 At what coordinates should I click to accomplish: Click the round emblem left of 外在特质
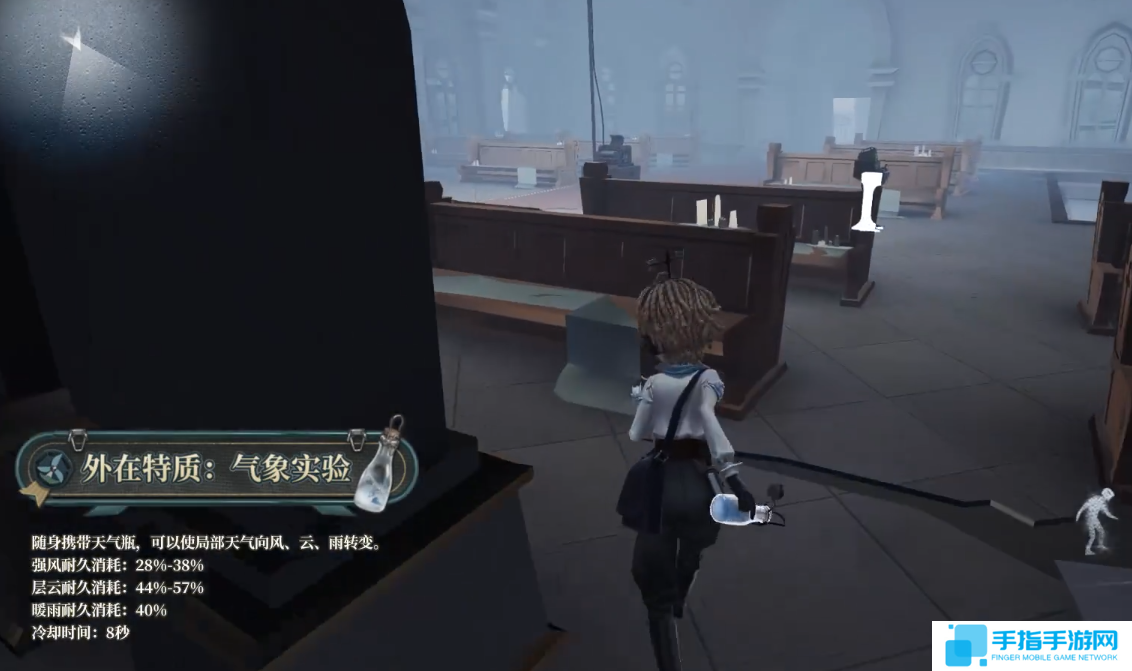54,468
